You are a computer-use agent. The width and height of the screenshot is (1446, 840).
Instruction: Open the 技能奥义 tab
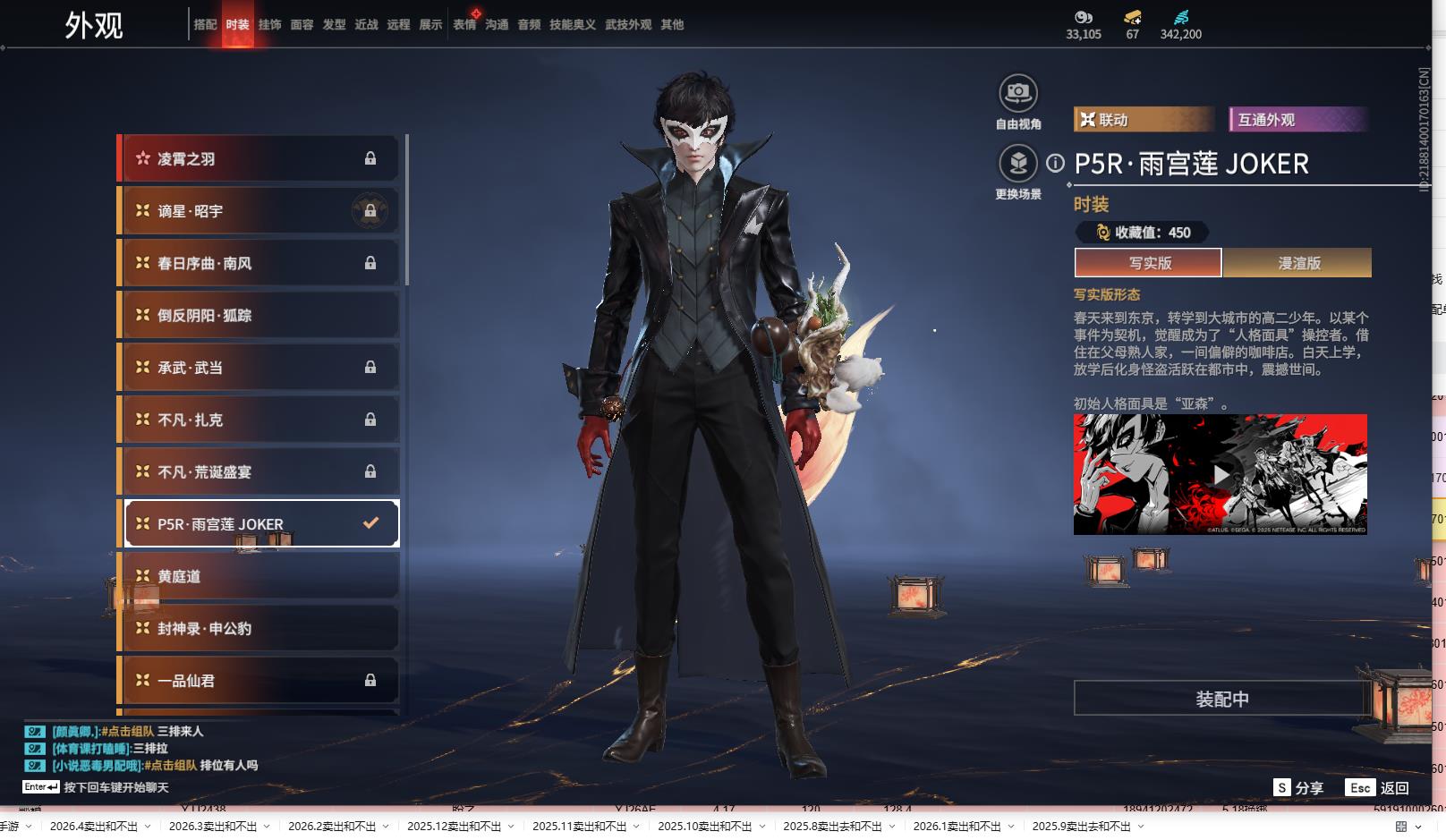click(x=572, y=25)
